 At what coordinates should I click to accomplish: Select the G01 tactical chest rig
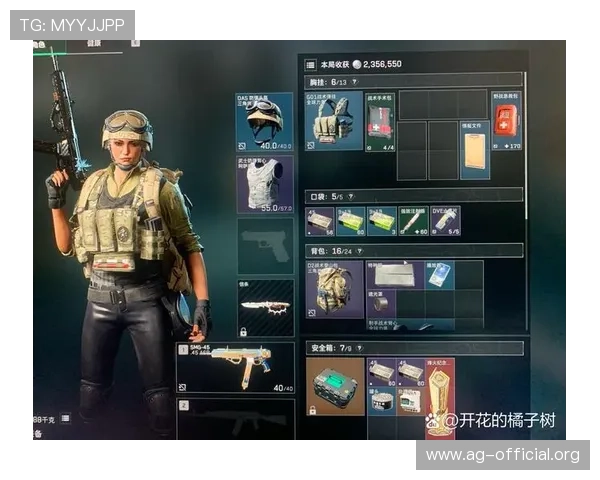click(x=334, y=121)
